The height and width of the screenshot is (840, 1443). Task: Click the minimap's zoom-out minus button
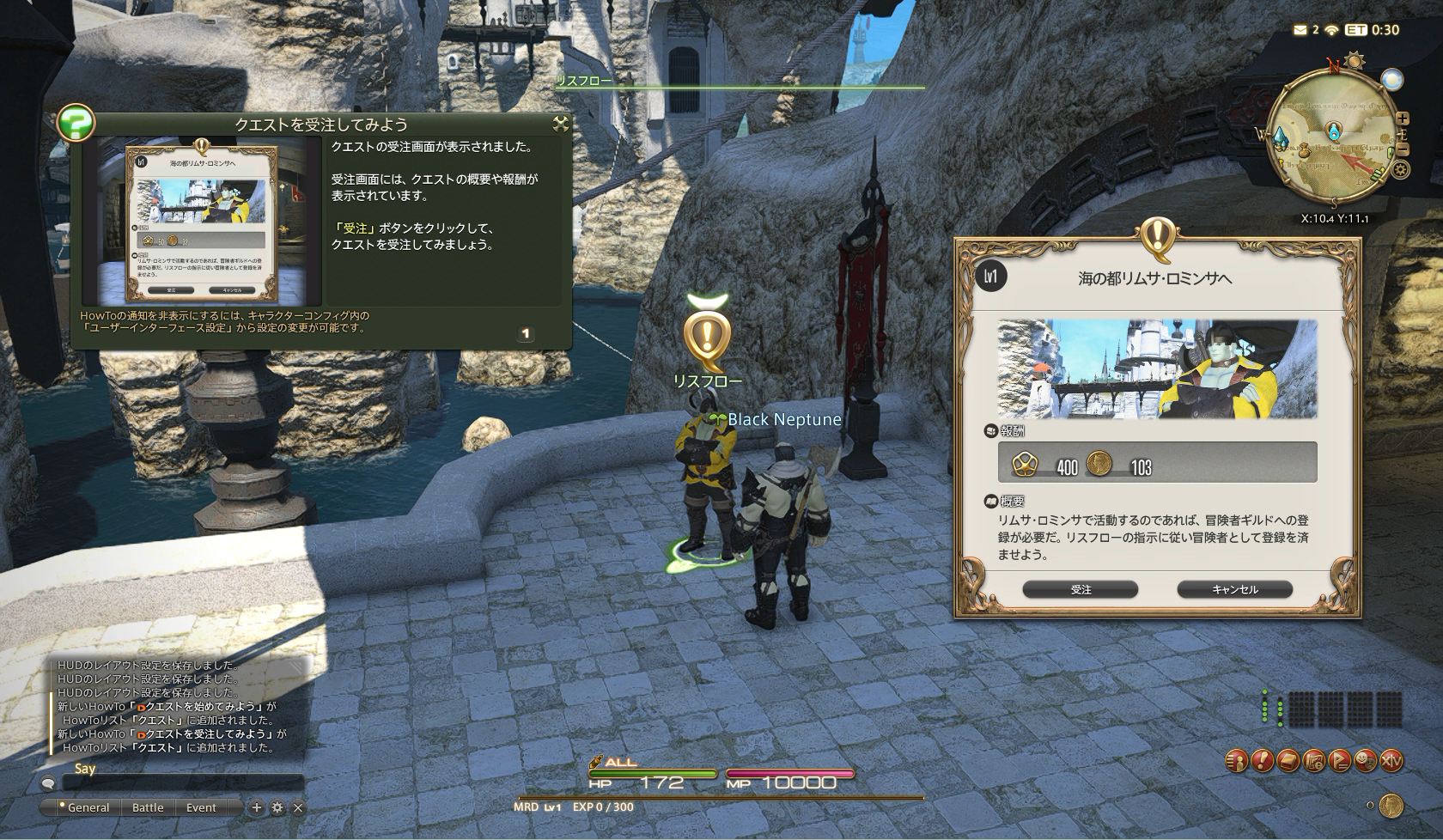coord(1402,148)
